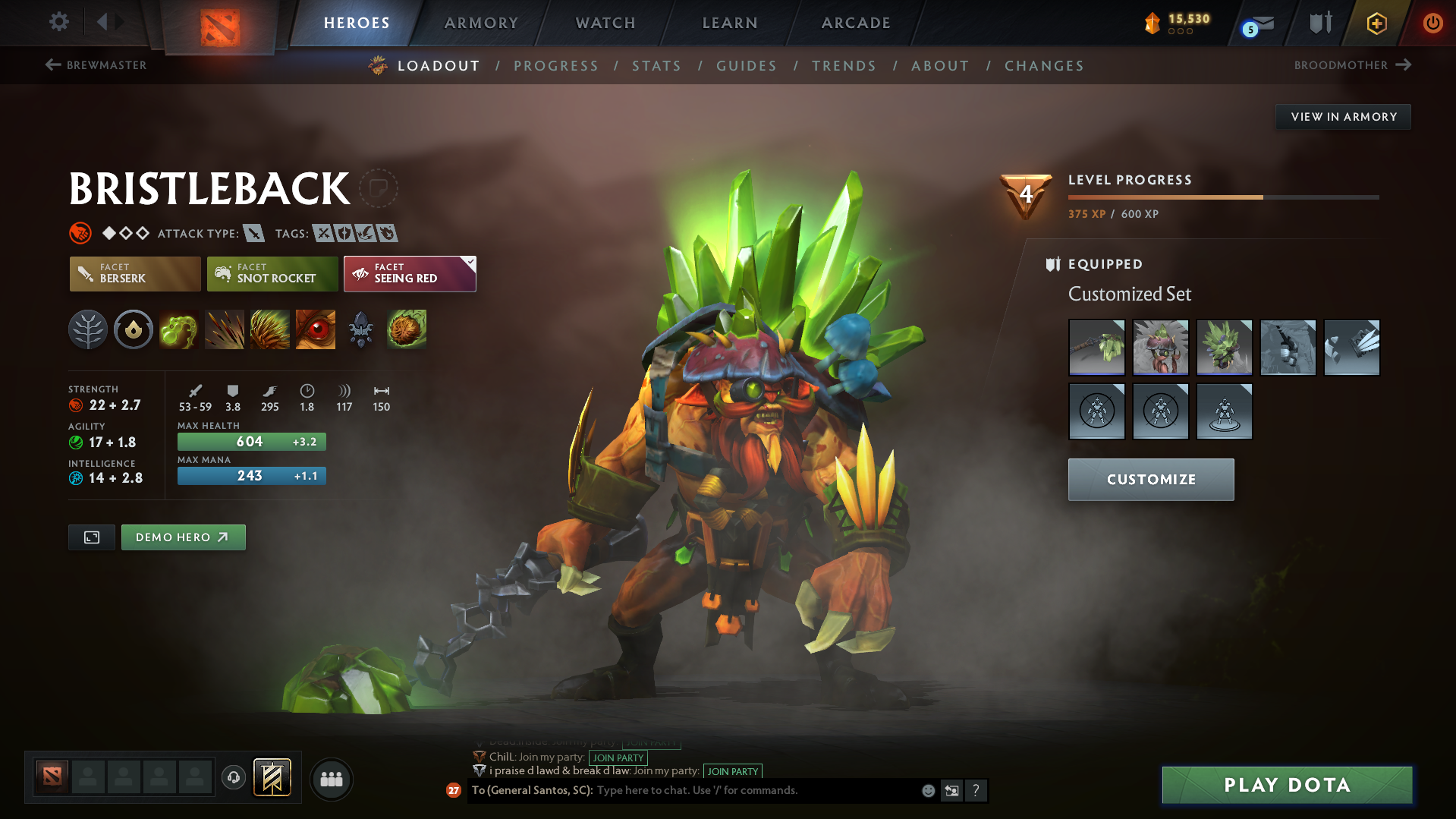Open the Watch tab
This screenshot has height=819, width=1456.
605,23
